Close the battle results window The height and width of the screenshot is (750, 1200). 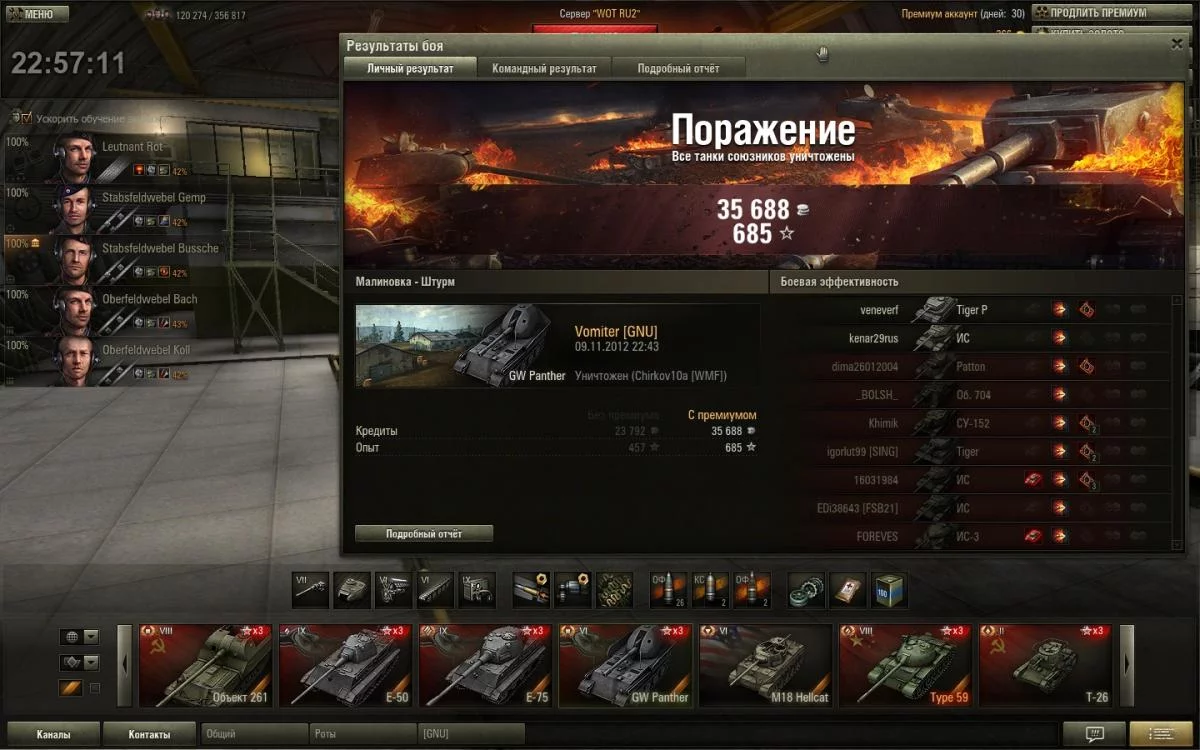tap(1177, 45)
